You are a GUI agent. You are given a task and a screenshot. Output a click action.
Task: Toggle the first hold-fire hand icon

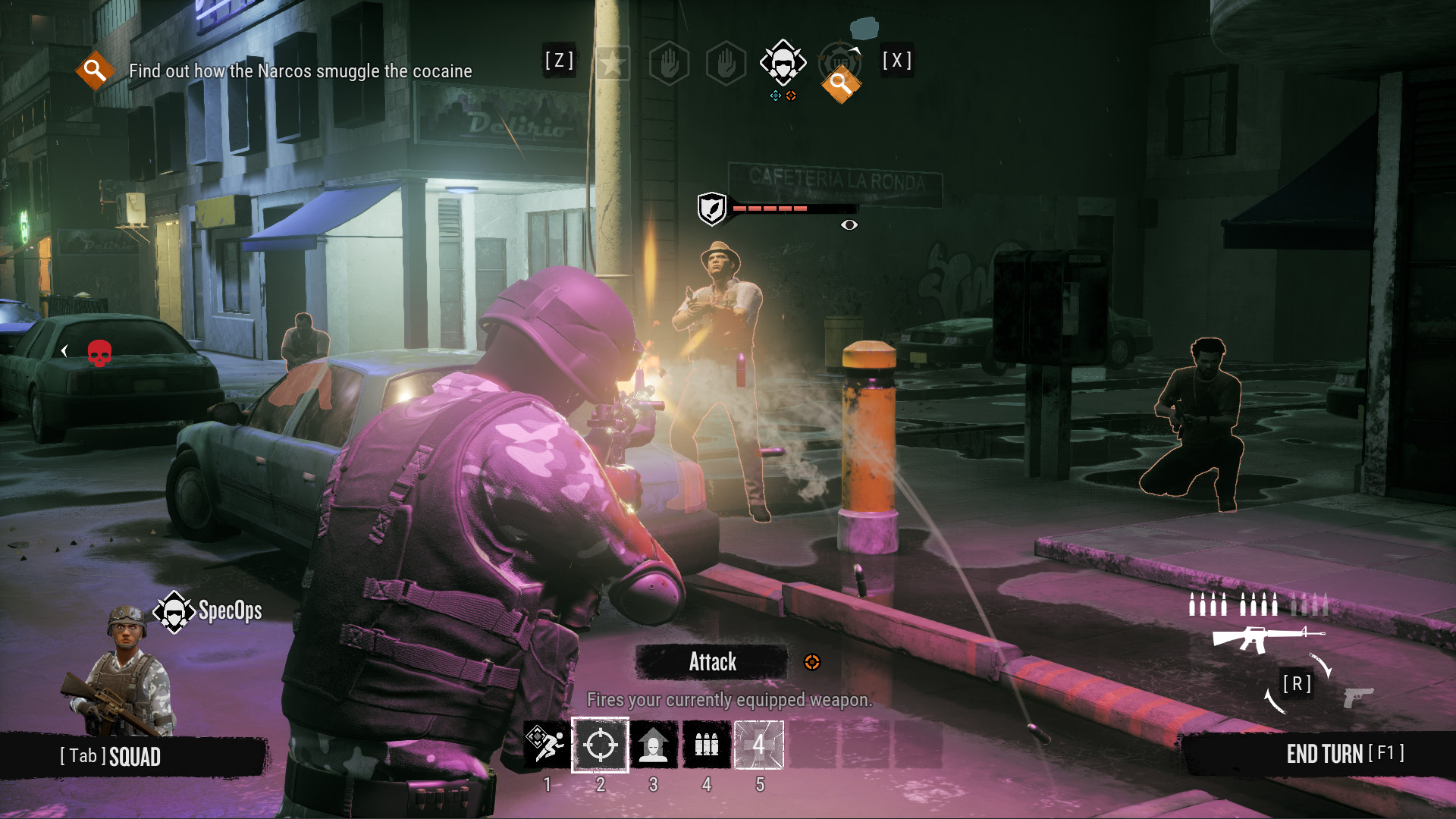pyautogui.click(x=670, y=63)
